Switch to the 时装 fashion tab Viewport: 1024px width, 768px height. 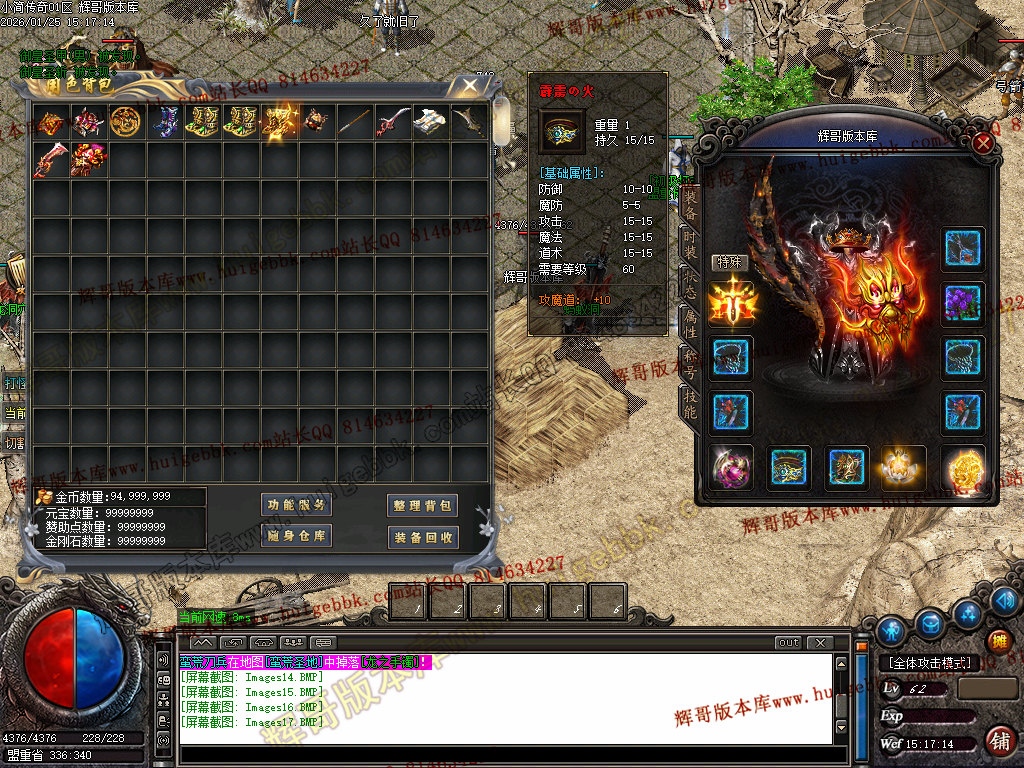[689, 242]
